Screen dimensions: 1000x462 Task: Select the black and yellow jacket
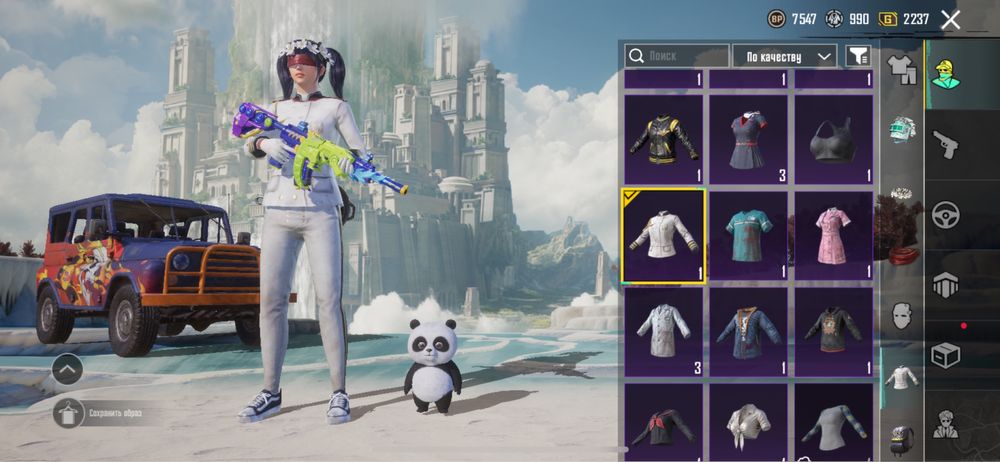pos(664,138)
